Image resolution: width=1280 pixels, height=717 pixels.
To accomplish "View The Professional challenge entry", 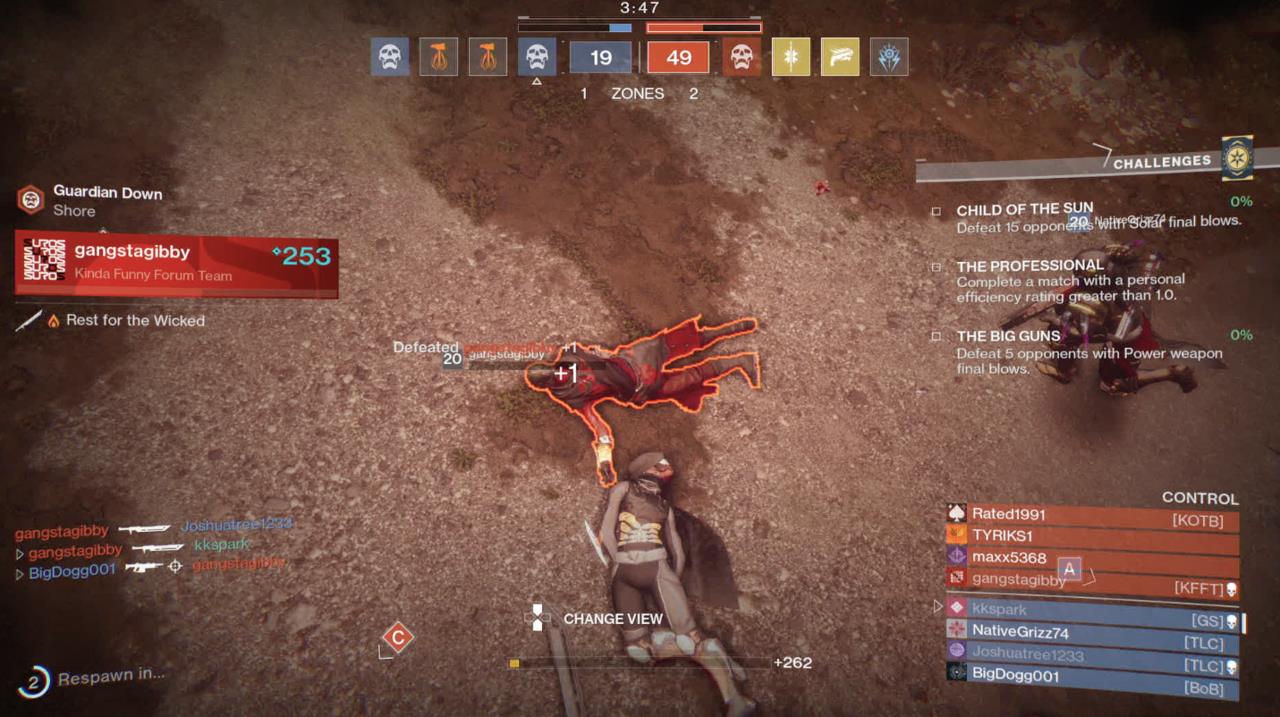I will [x=1030, y=266].
